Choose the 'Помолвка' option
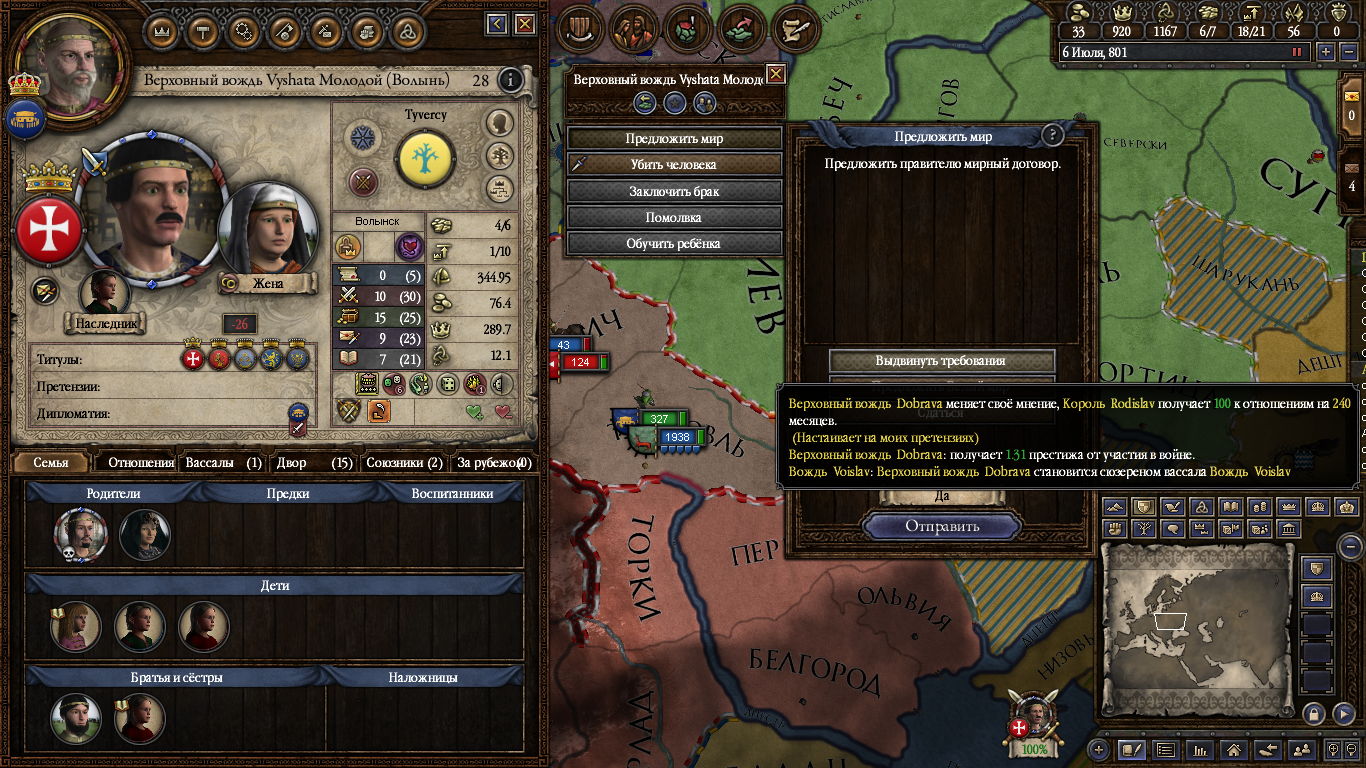1366x768 pixels. 674,217
